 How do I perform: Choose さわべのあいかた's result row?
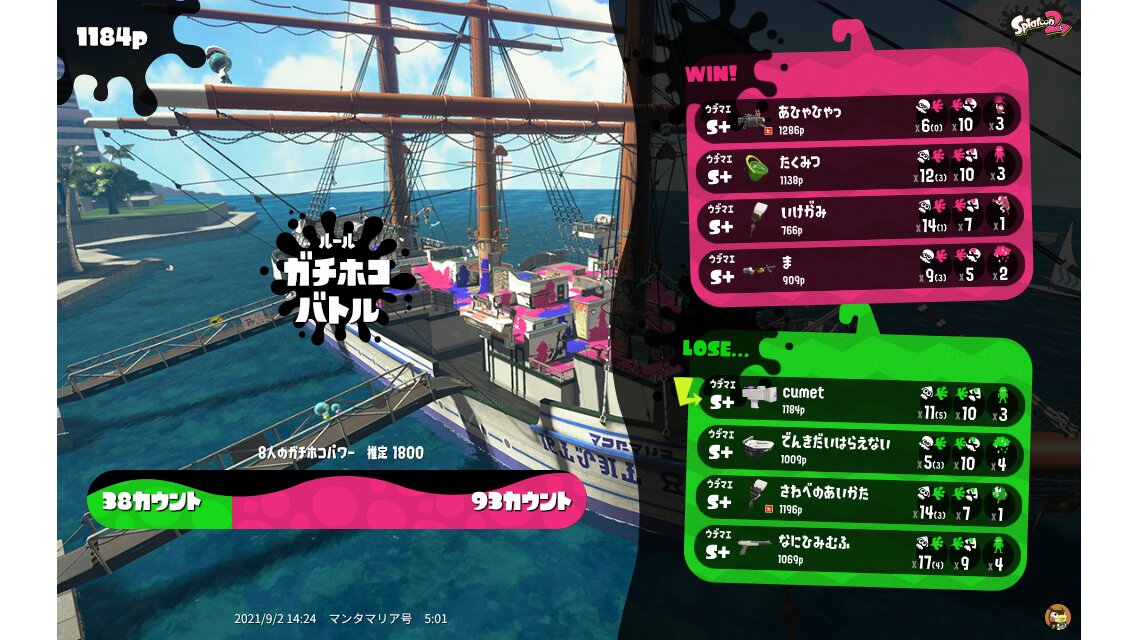[x=859, y=501]
